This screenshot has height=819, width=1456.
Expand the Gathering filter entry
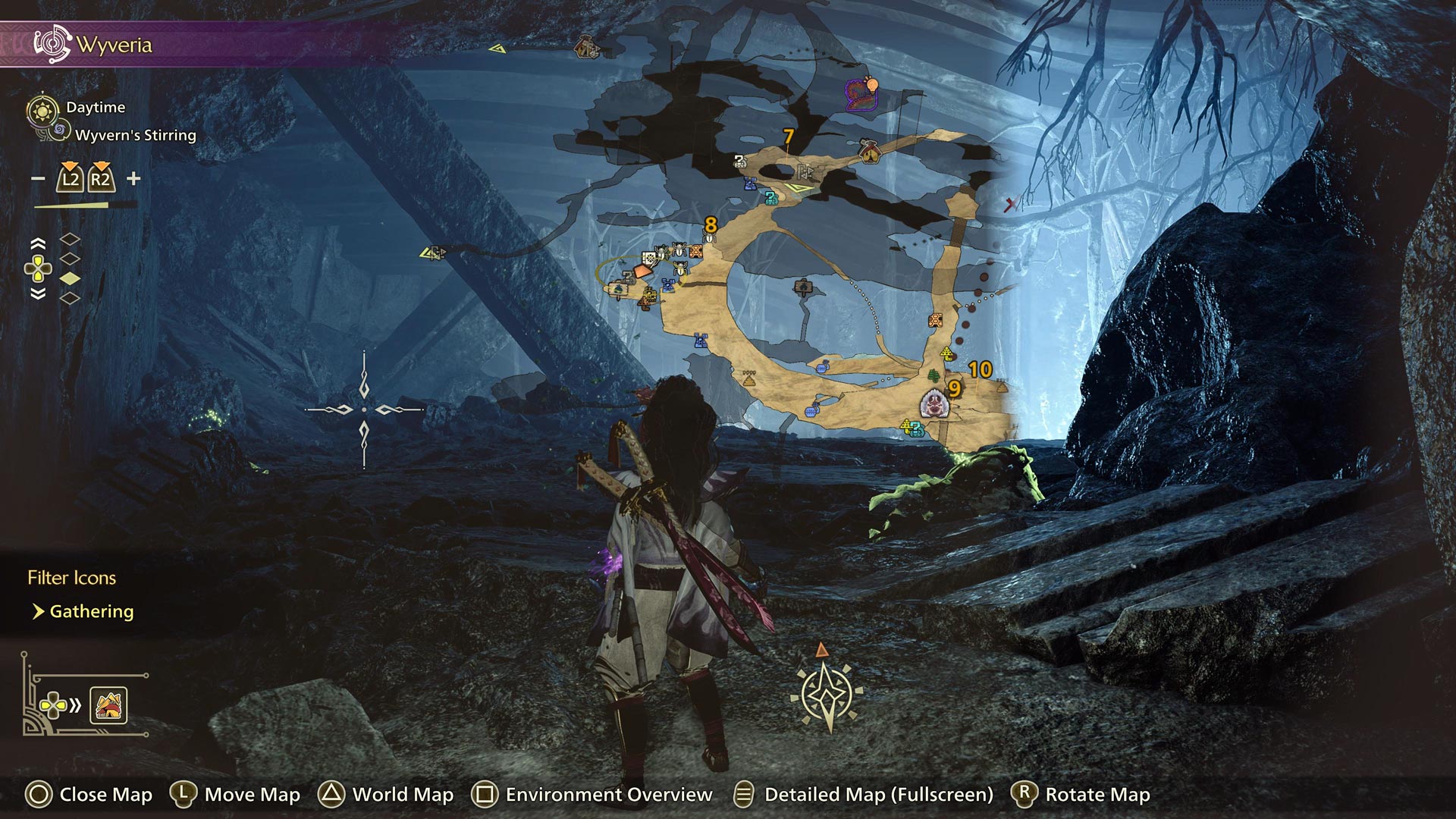point(91,610)
